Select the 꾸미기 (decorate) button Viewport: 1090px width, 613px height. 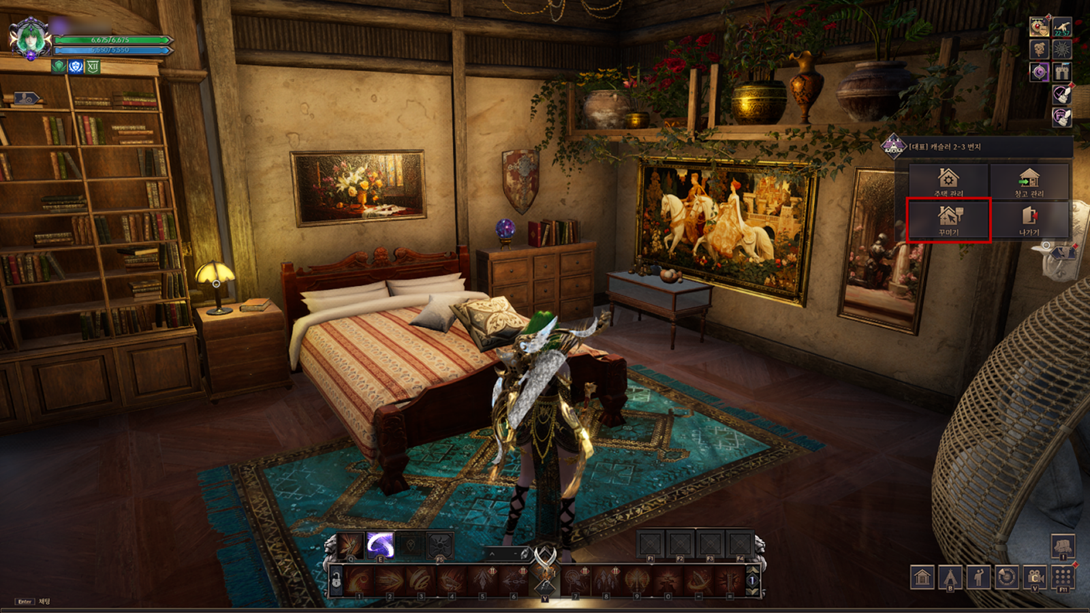coord(948,219)
